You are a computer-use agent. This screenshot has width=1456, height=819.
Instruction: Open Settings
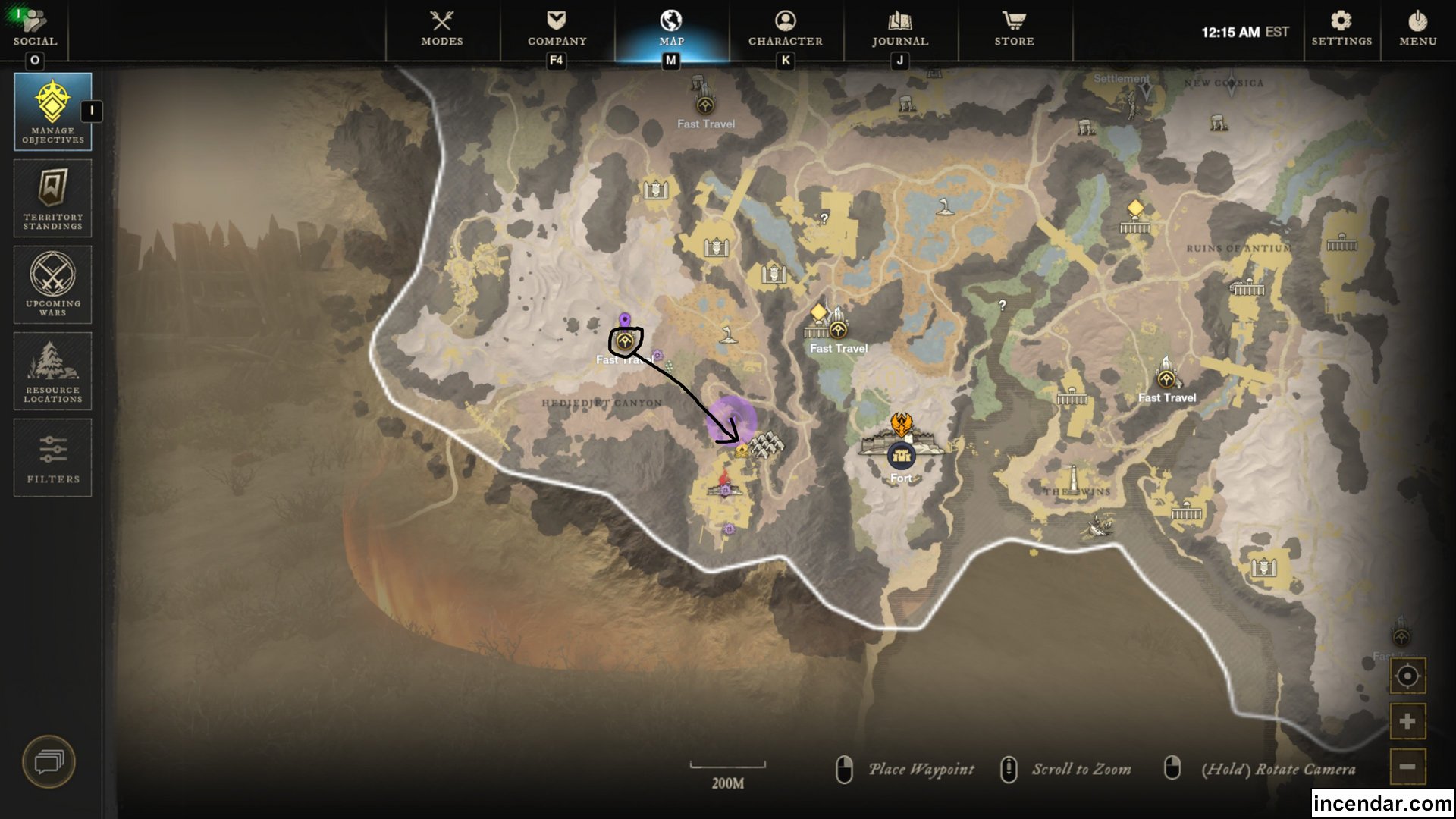click(x=1341, y=29)
